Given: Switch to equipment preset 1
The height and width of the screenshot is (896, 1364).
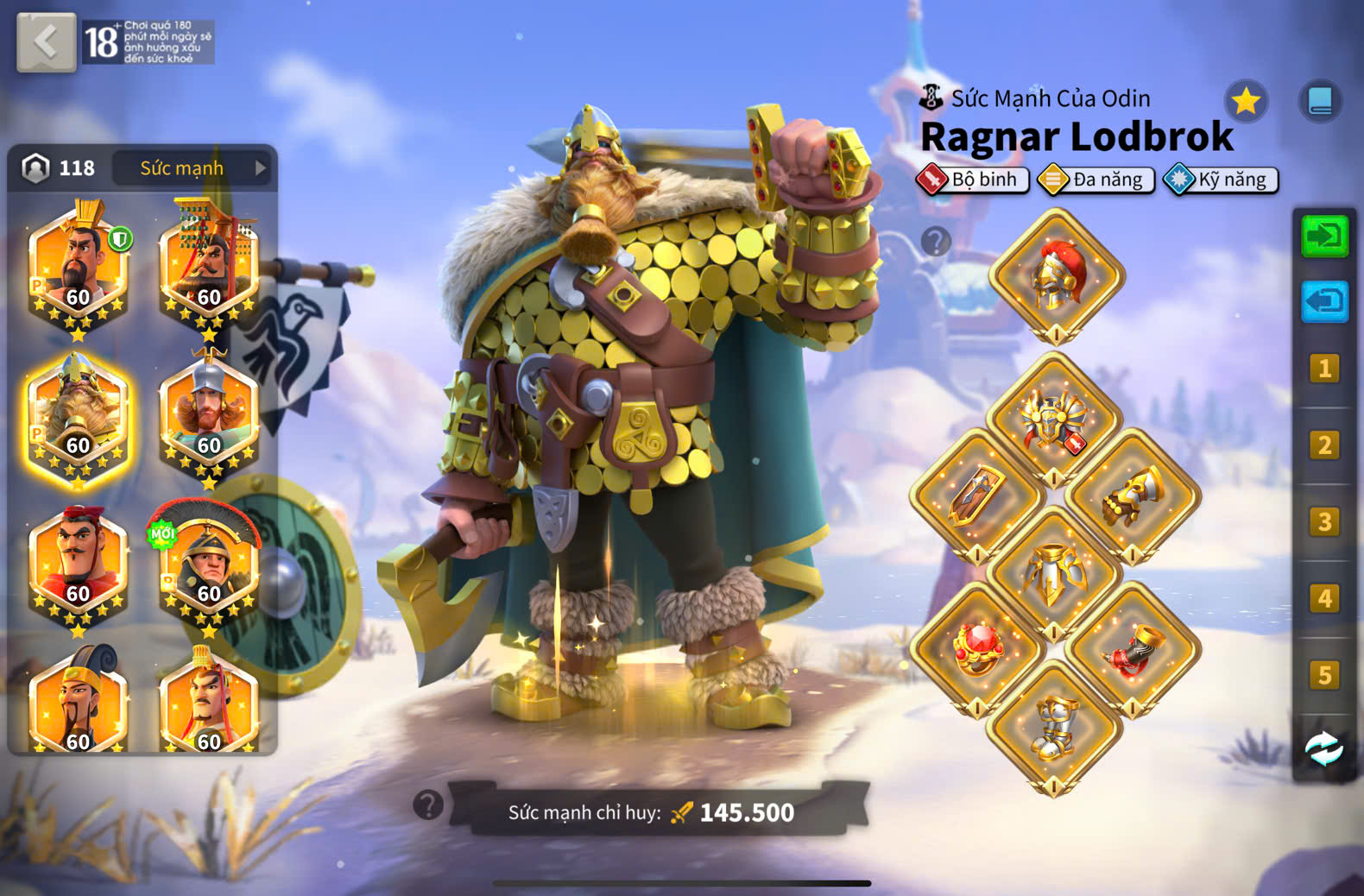Looking at the screenshot, I should (1324, 369).
